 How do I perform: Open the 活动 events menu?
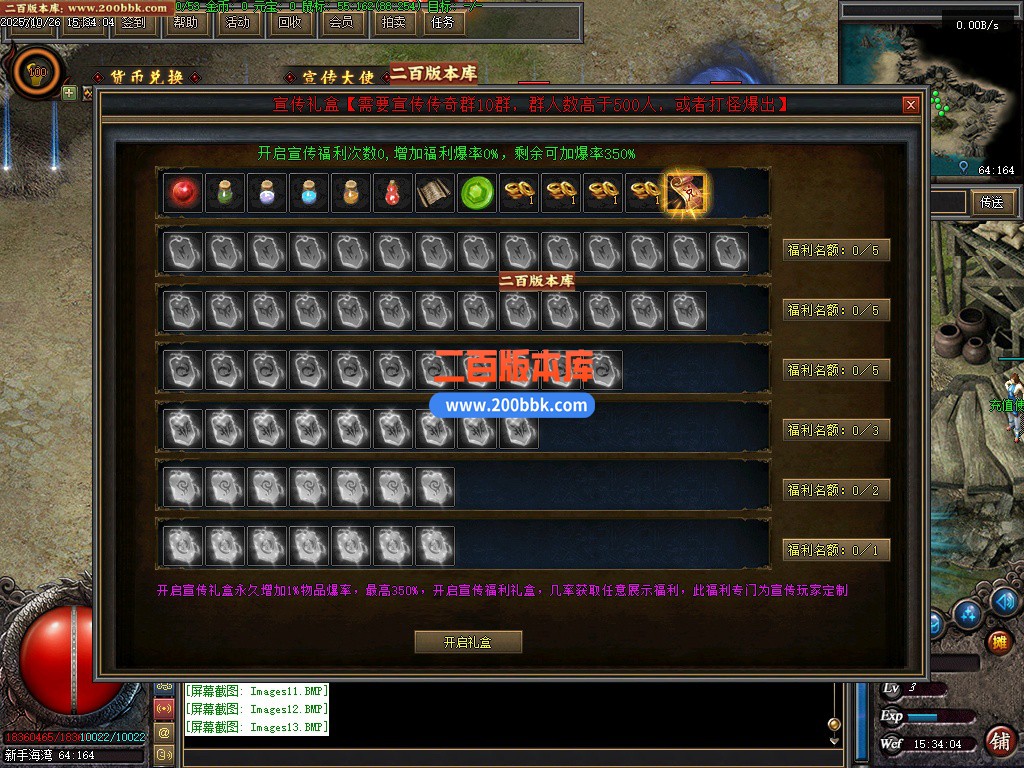pyautogui.click(x=237, y=22)
